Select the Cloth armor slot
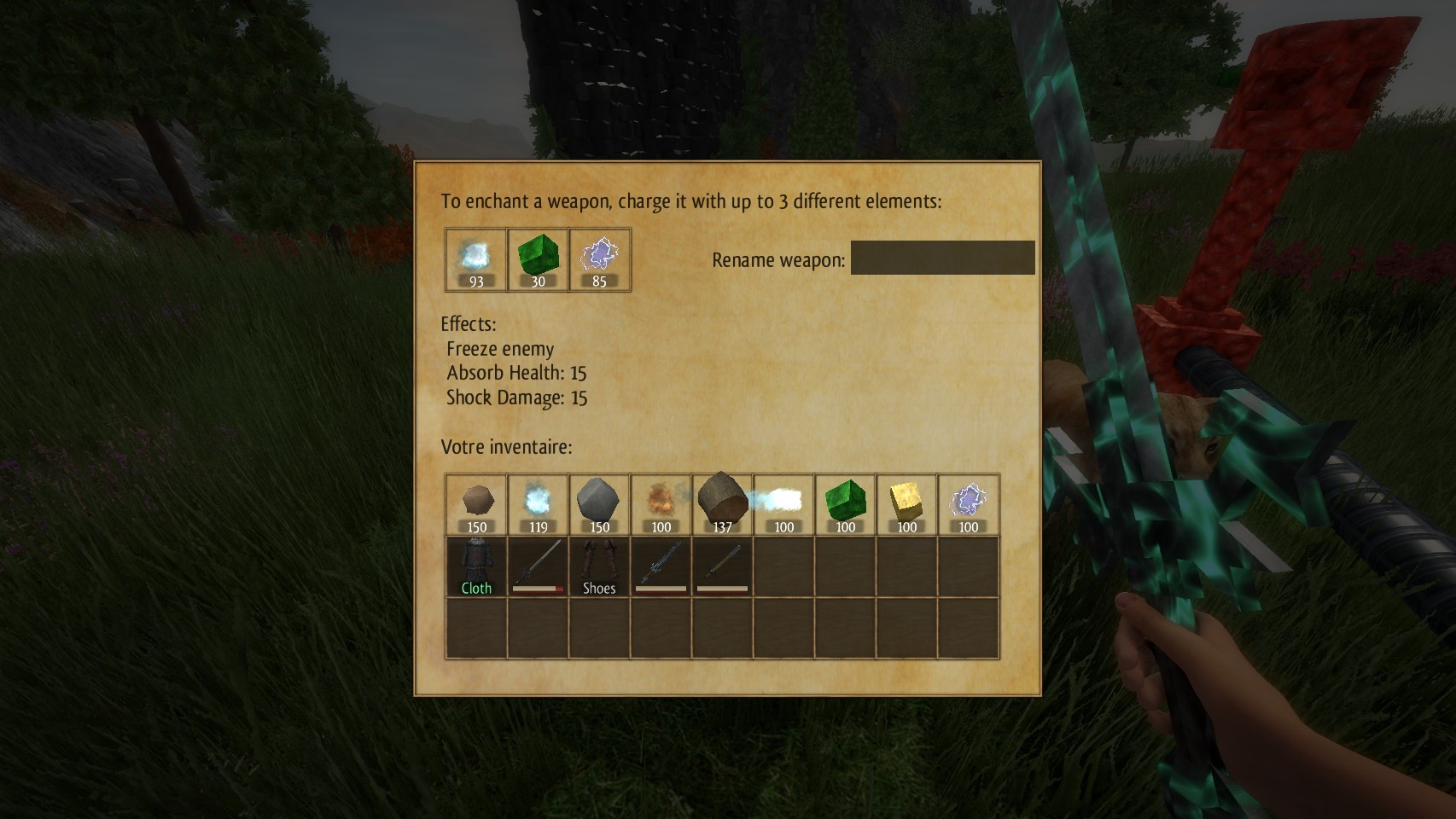 476,566
